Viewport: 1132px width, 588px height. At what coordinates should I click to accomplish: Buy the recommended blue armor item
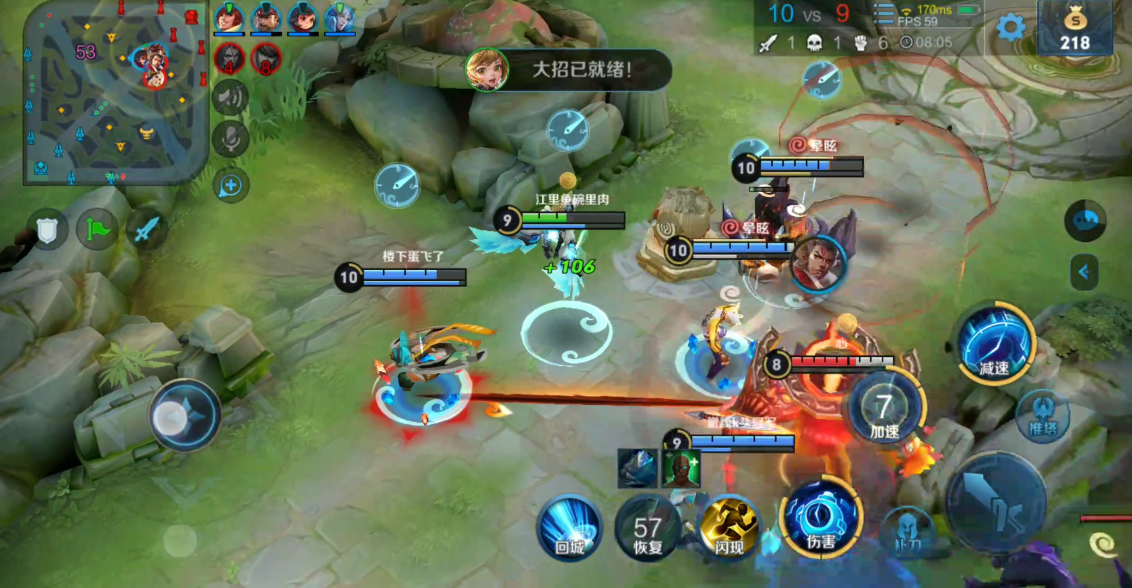tap(636, 468)
